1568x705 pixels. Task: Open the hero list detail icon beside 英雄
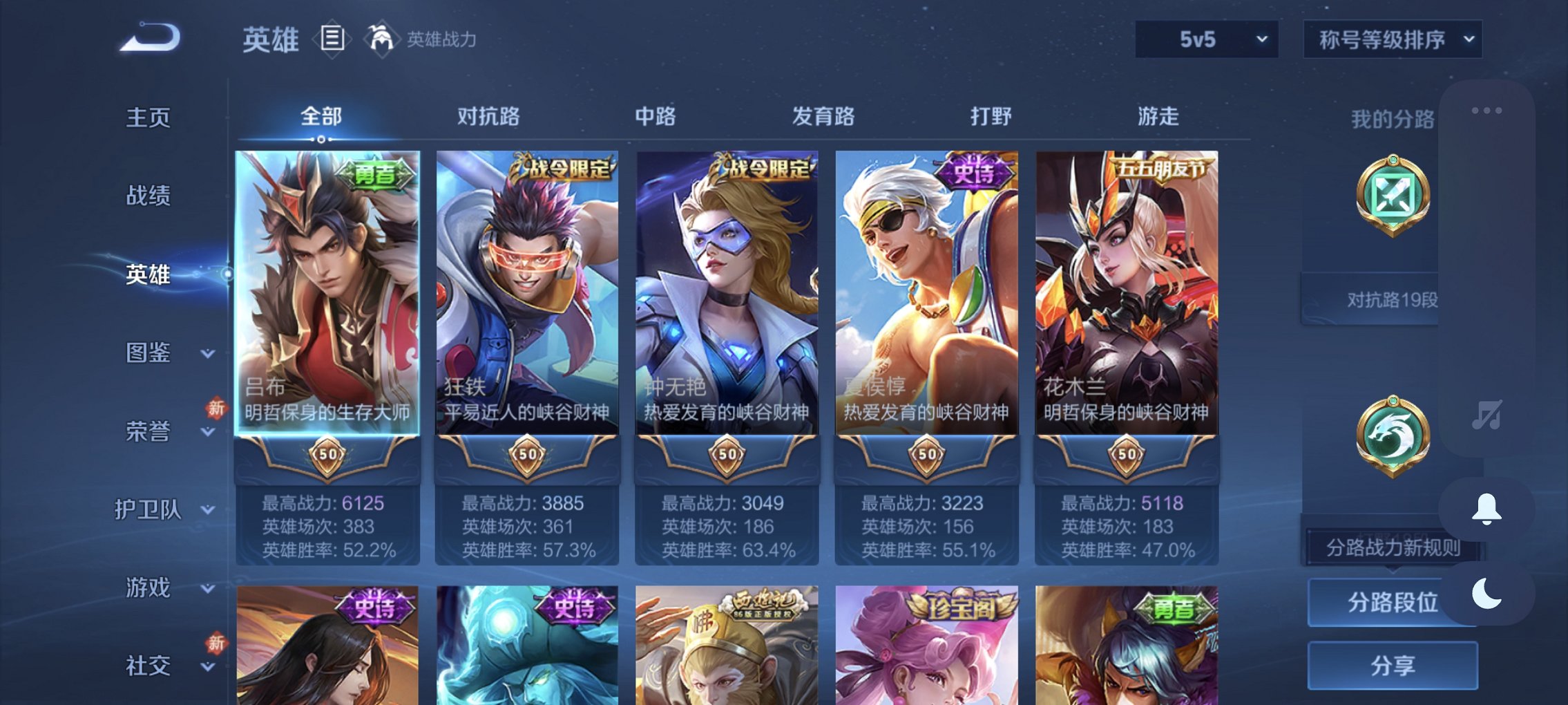coord(332,39)
